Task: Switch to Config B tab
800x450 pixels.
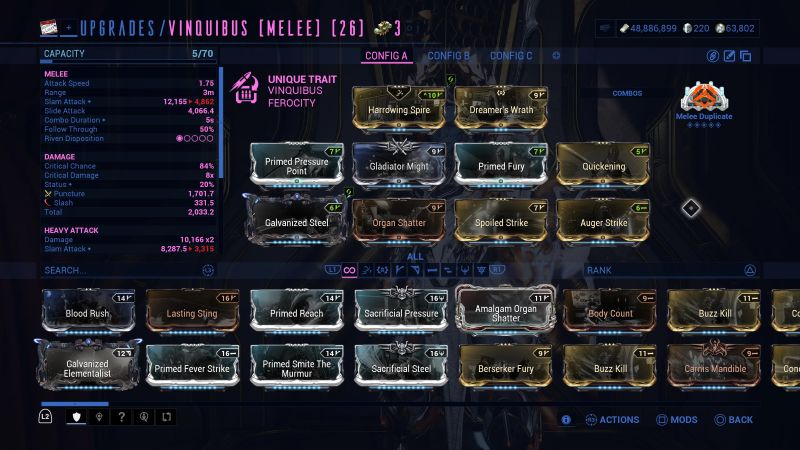Action: point(448,56)
